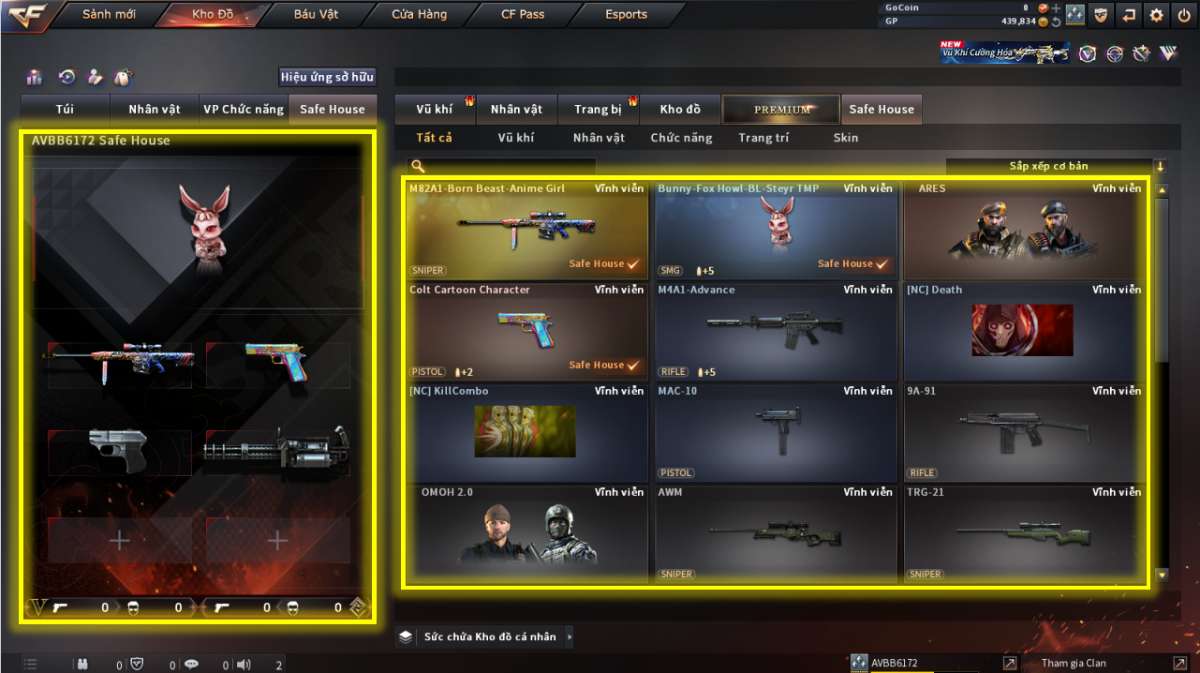Image resolution: width=1200 pixels, height=673 pixels.
Task: Open the CF Pass page
Action: tap(523, 15)
